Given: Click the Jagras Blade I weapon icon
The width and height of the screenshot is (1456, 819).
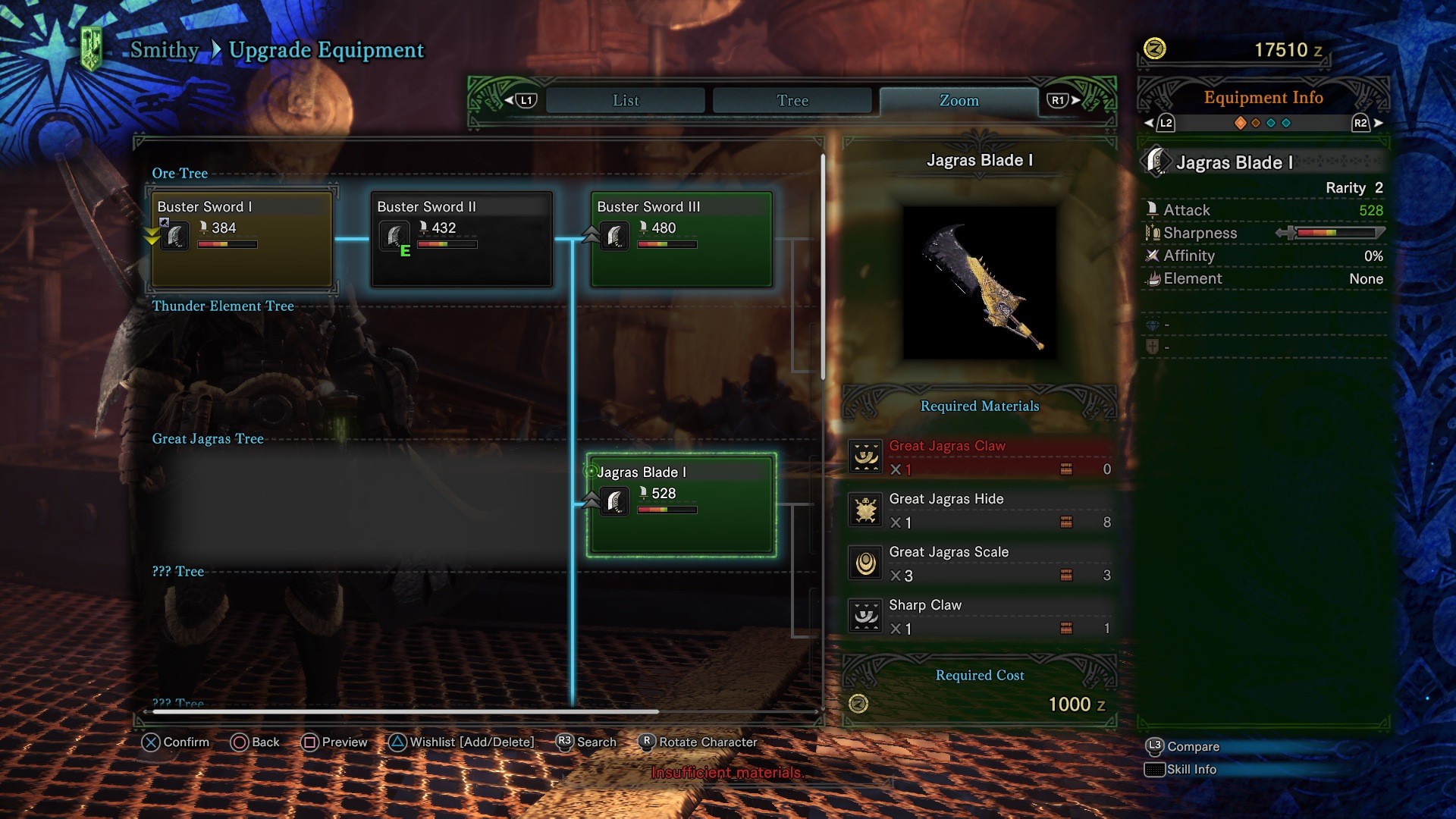Looking at the screenshot, I should 614,500.
